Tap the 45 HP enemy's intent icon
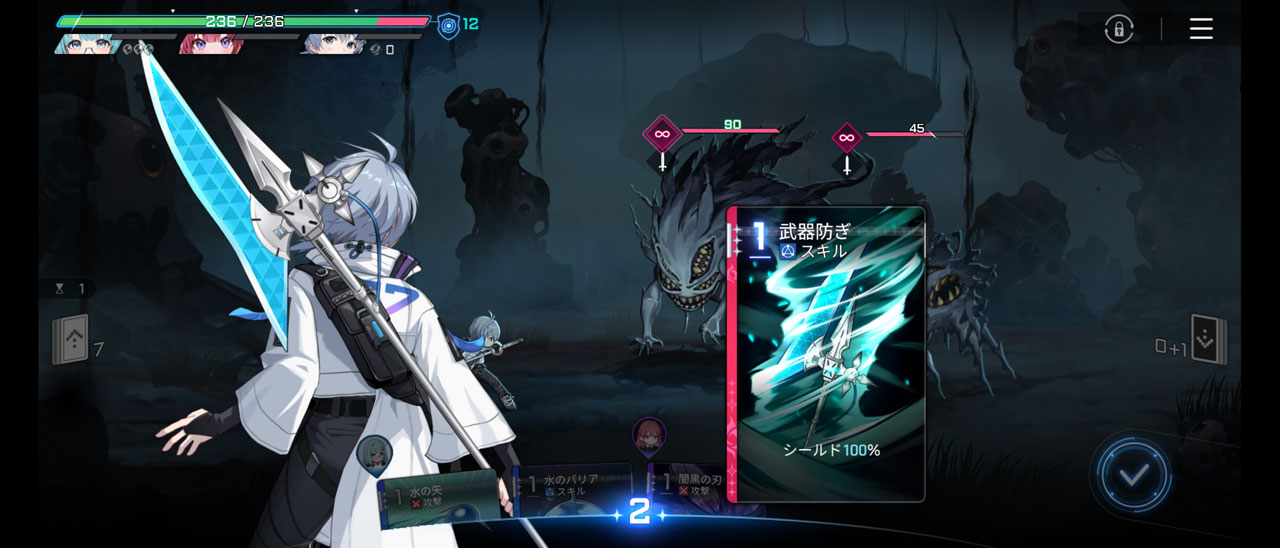The height and width of the screenshot is (548, 1280). click(x=847, y=137)
